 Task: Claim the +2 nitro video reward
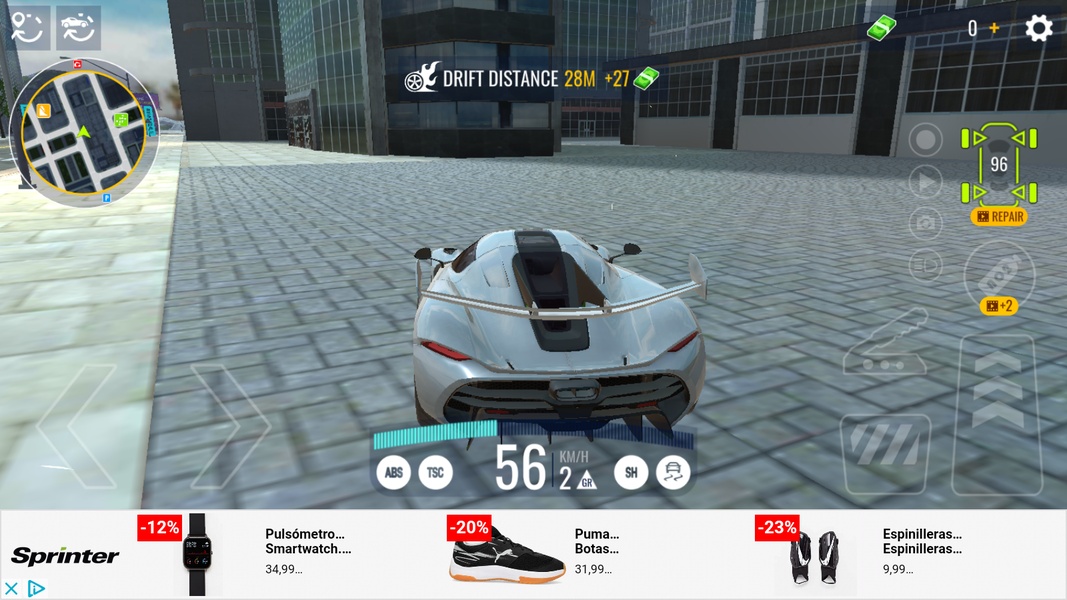pos(999,306)
